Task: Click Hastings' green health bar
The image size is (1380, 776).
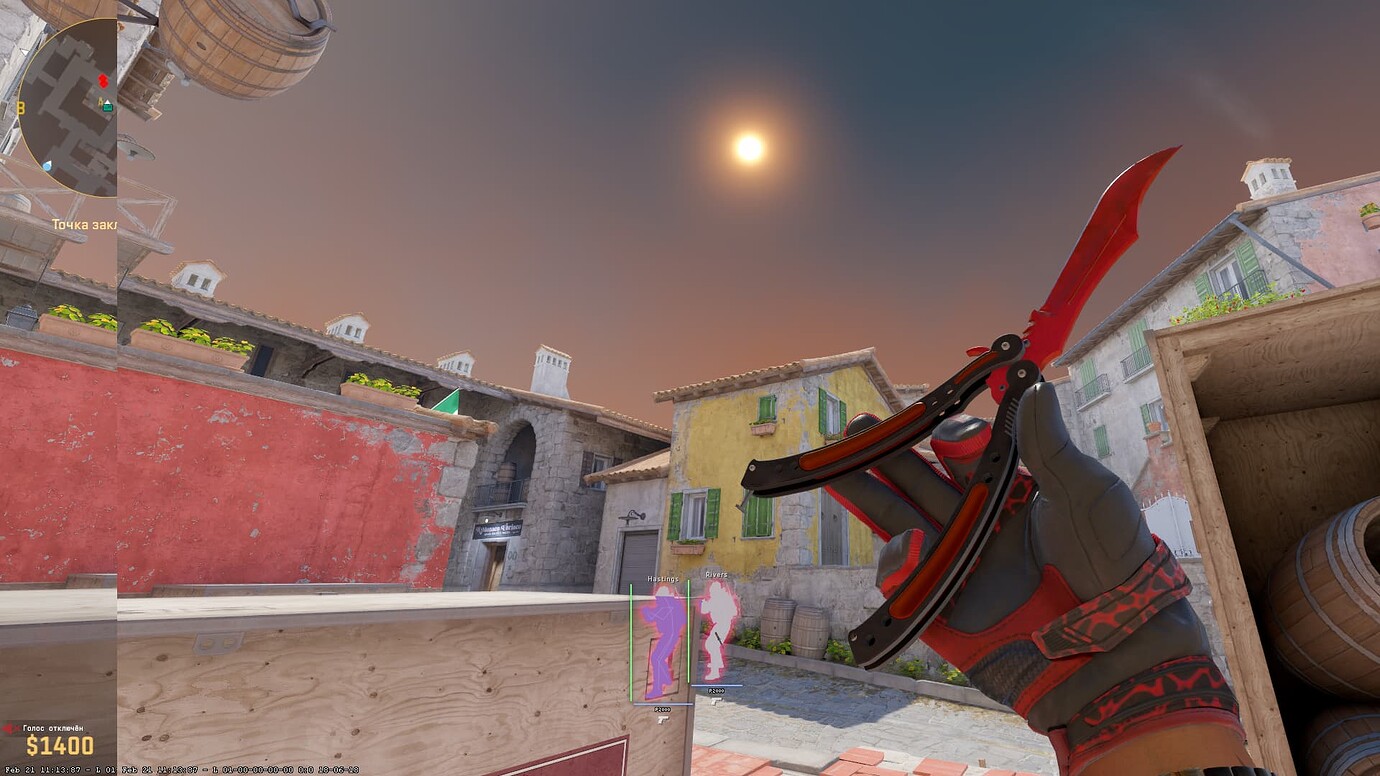Action: [632, 640]
